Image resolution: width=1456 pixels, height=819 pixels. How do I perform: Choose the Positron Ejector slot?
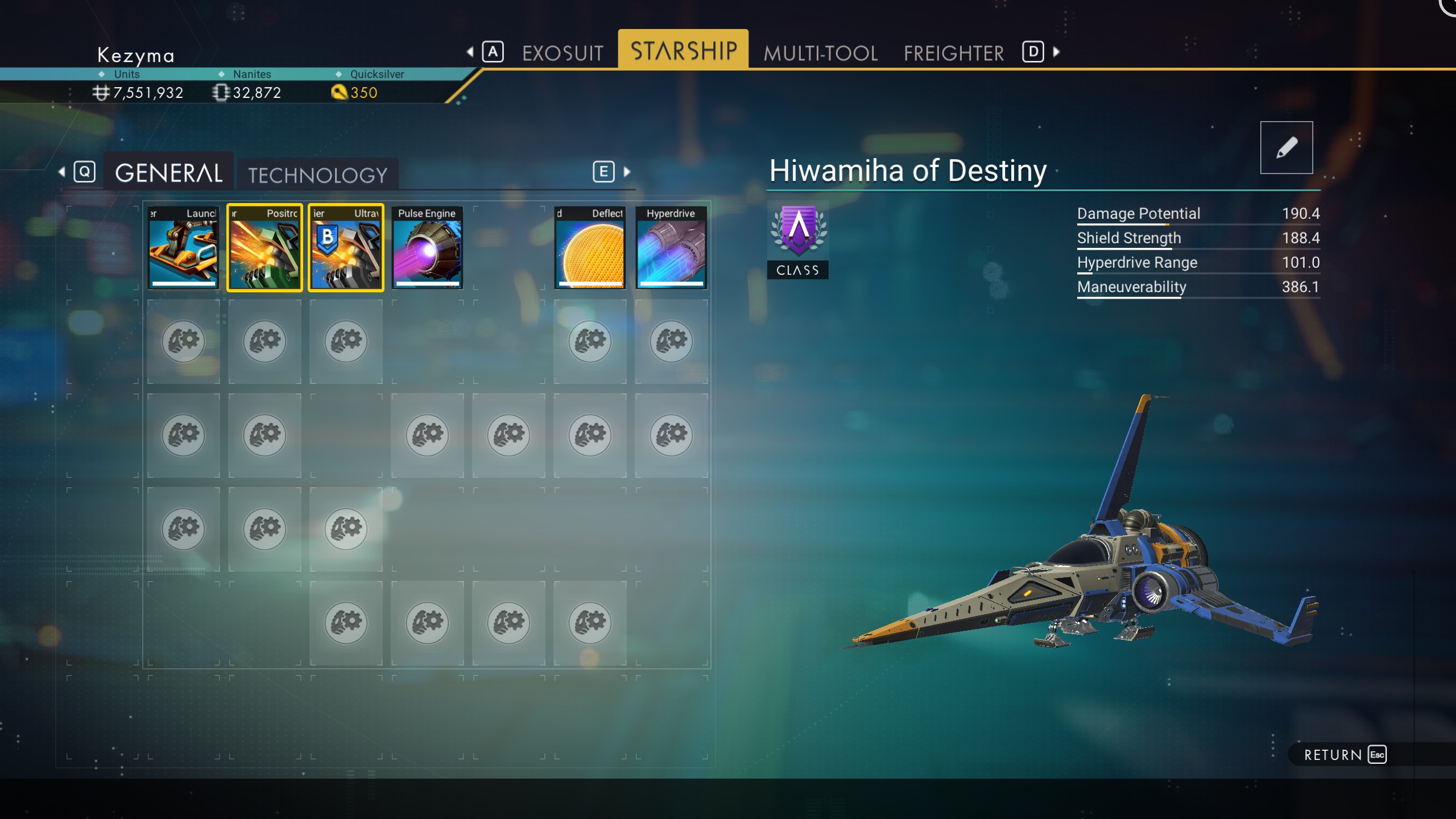coord(264,247)
